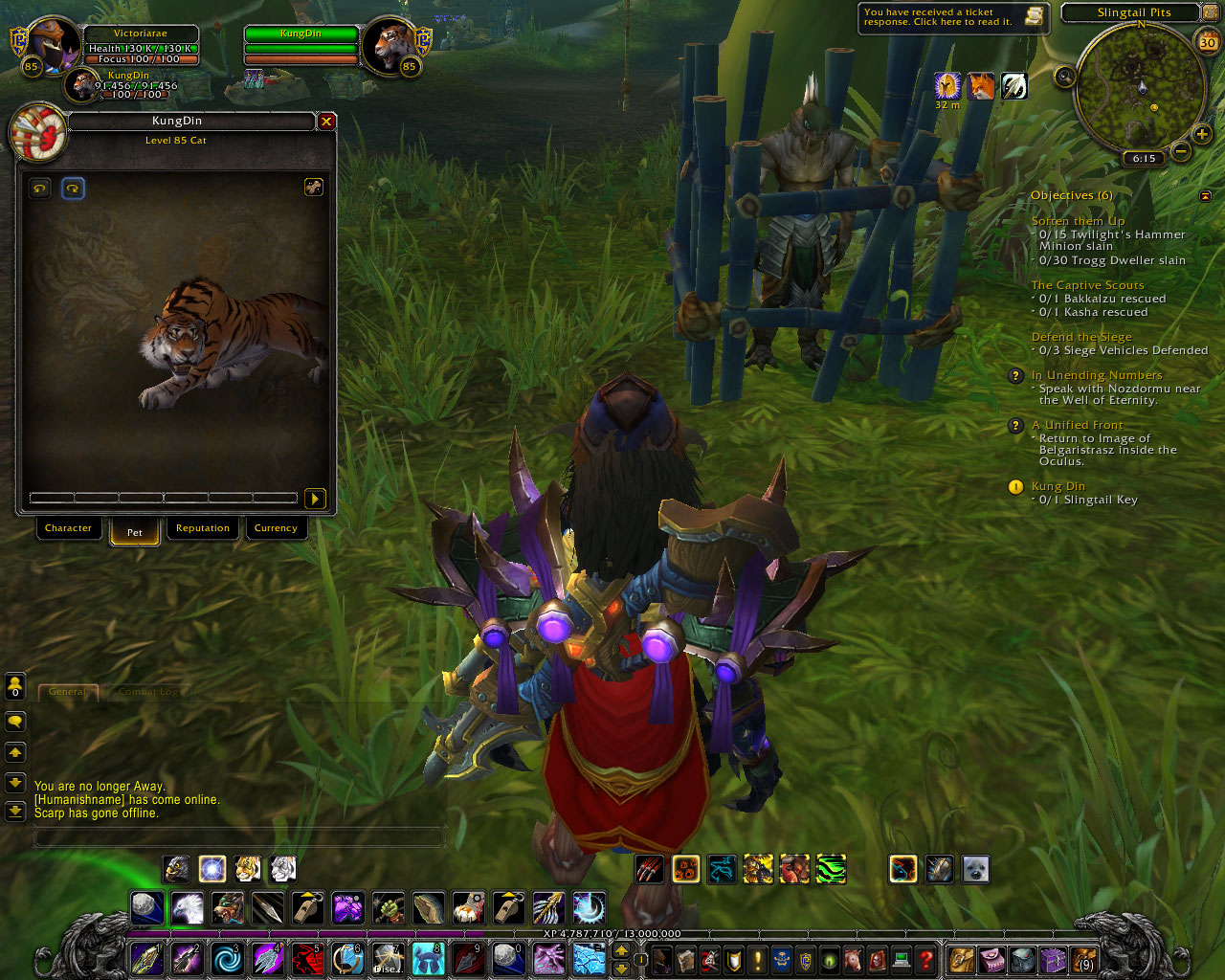
Task: Toggle rotate-right in the pet model viewer
Action: tap(73, 188)
